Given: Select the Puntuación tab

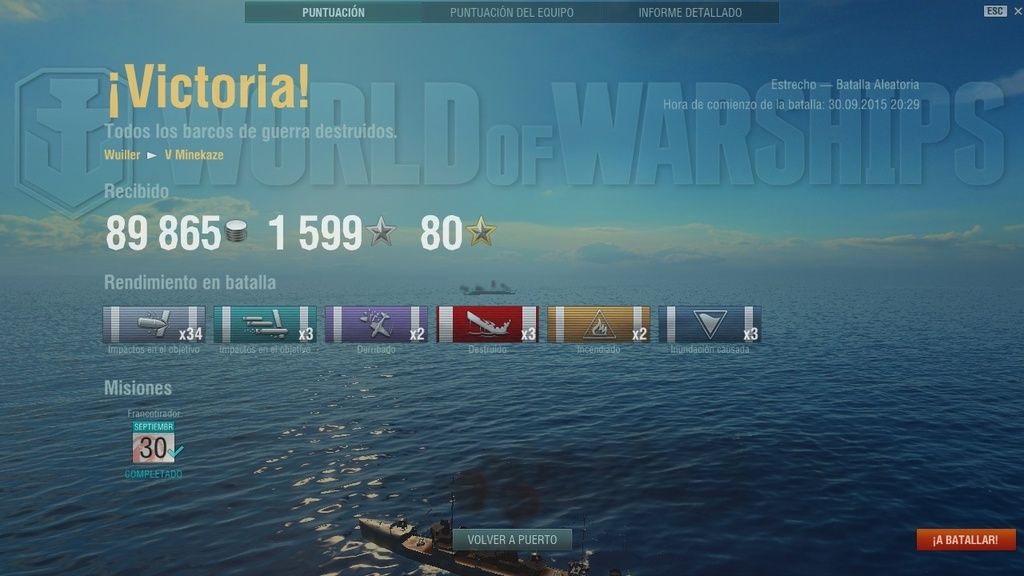Looking at the screenshot, I should [333, 13].
